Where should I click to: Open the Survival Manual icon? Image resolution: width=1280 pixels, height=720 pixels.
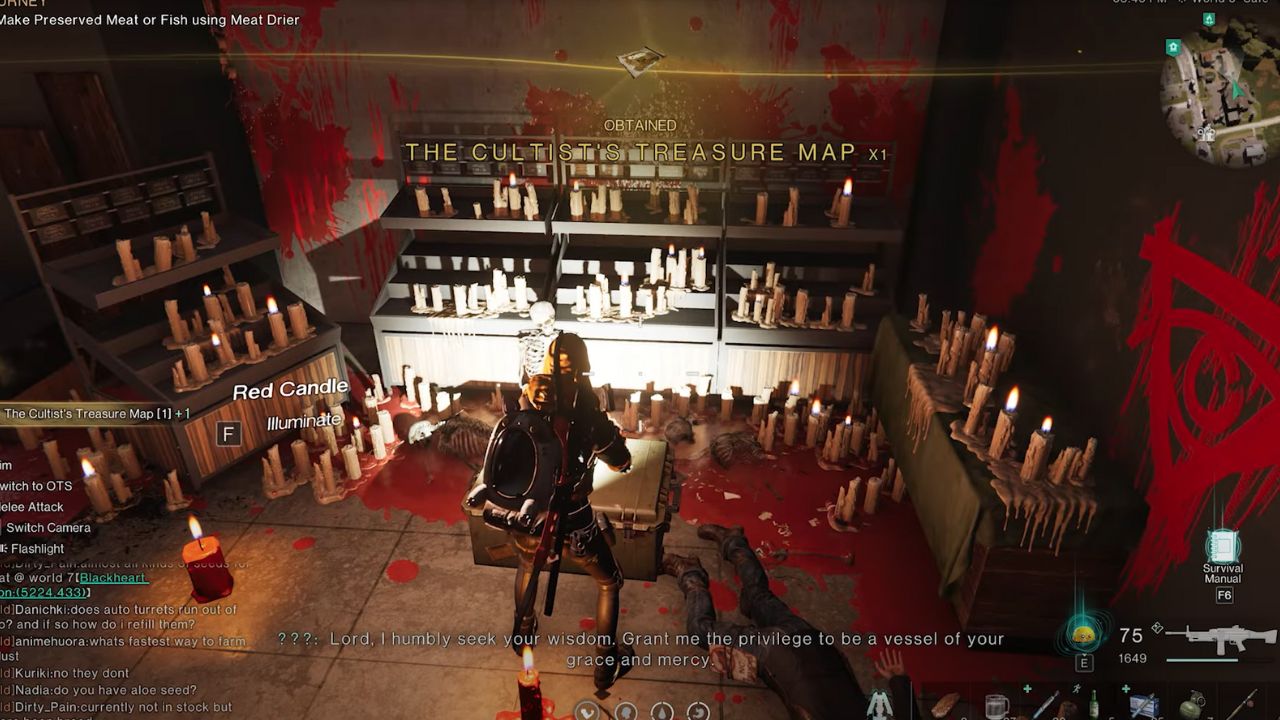[1223, 547]
